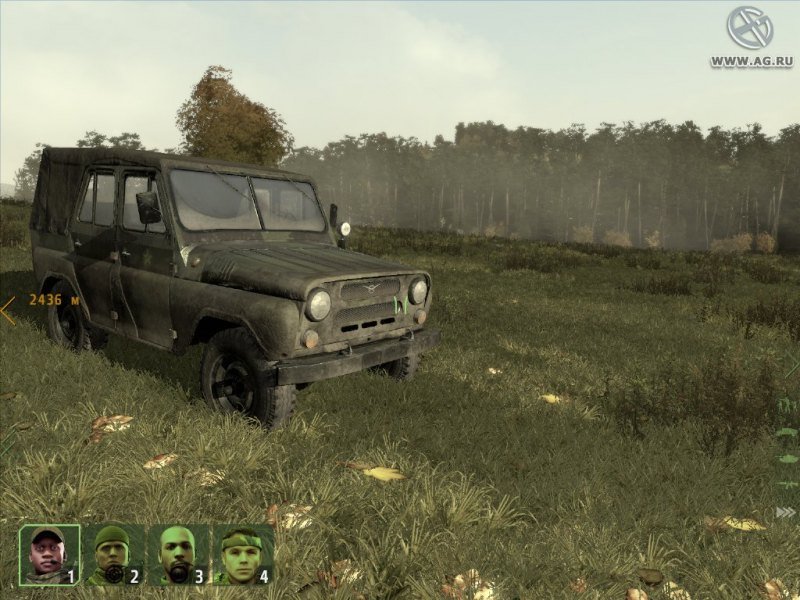
Task: Click the triple chevron arrows icon
Action: click(786, 512)
